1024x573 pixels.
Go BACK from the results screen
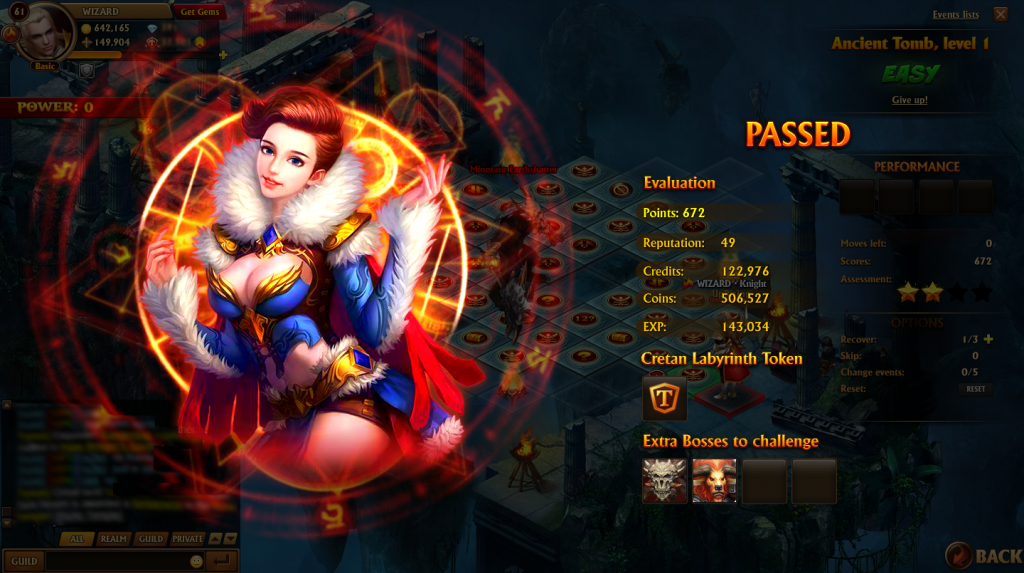[x=984, y=555]
